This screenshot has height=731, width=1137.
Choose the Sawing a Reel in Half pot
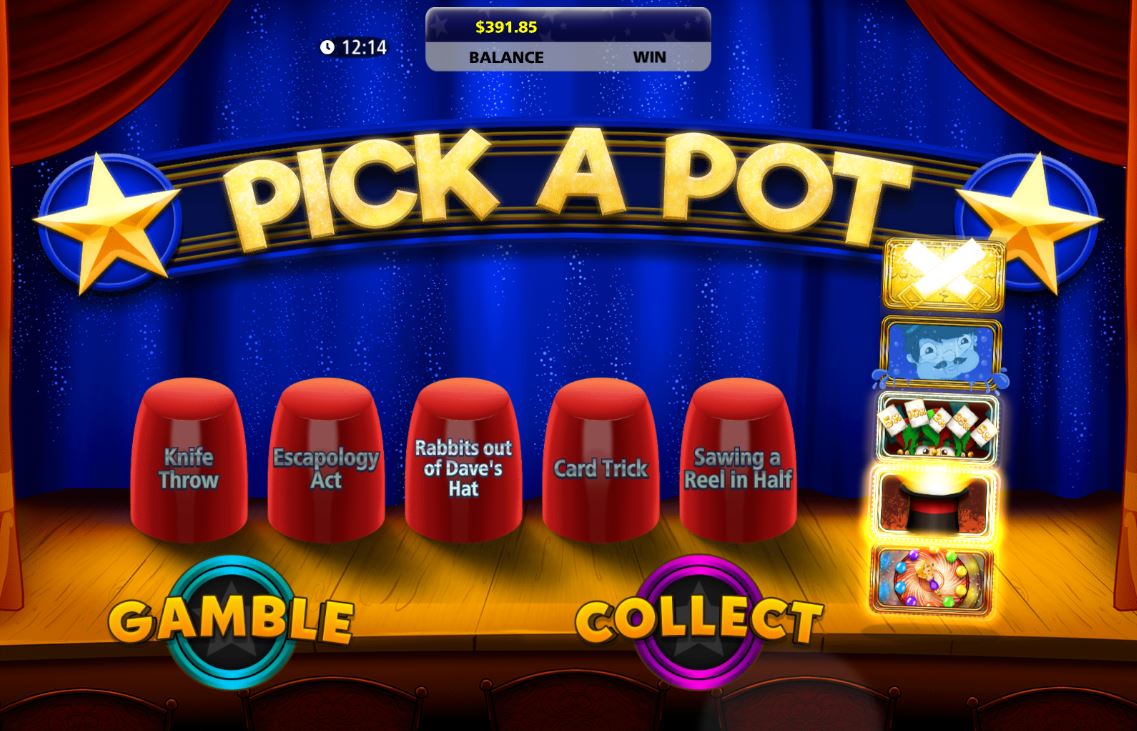(738, 462)
